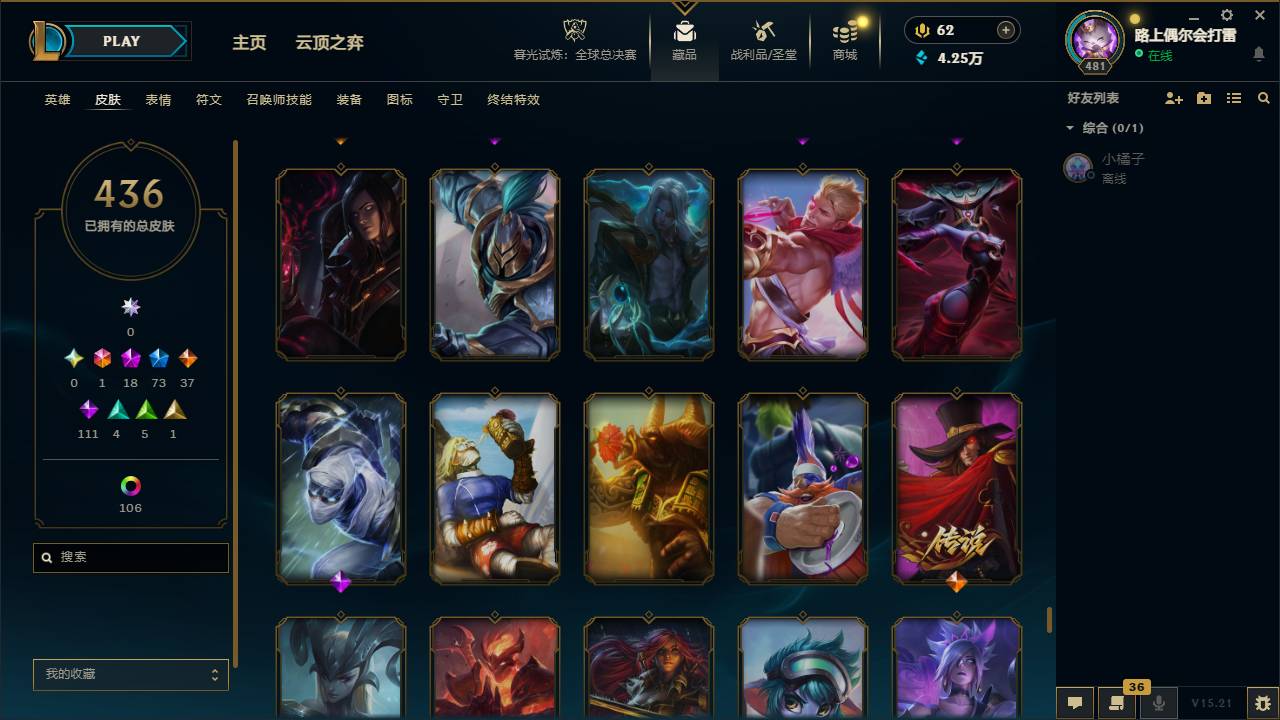This screenshot has width=1280, height=720.
Task: Click the plus button to purchase RP
Action: [x=1005, y=29]
